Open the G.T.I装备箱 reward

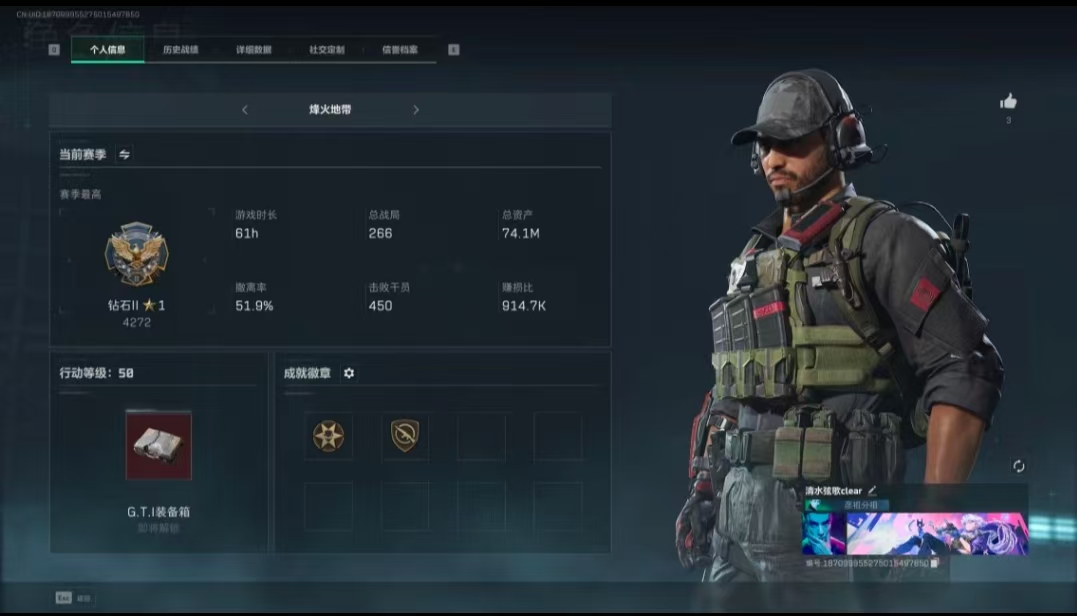click(x=158, y=445)
